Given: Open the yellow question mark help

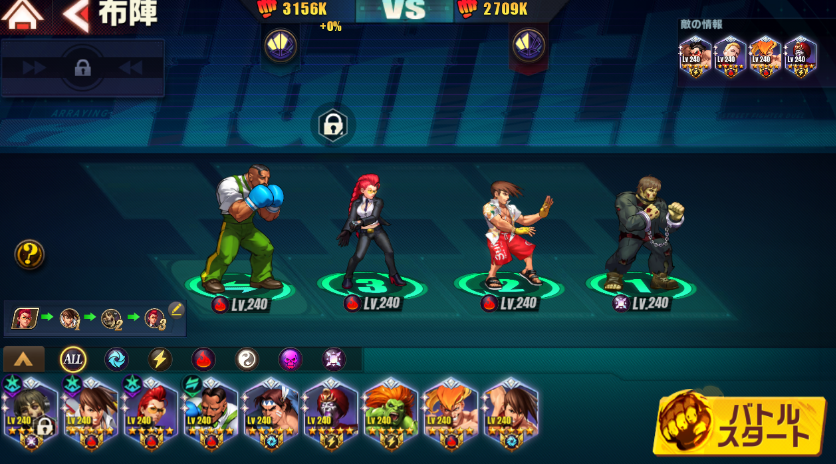Looking at the screenshot, I should point(29,255).
